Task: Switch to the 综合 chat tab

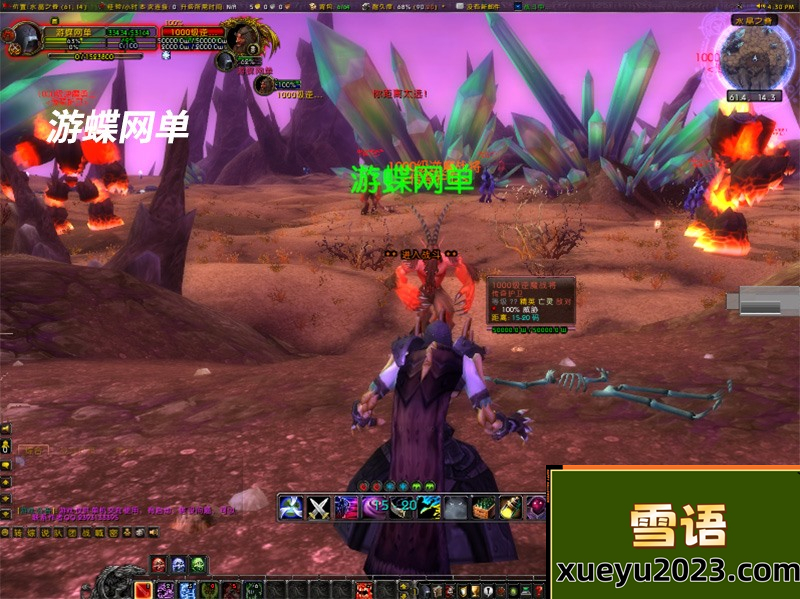Action: (x=34, y=452)
